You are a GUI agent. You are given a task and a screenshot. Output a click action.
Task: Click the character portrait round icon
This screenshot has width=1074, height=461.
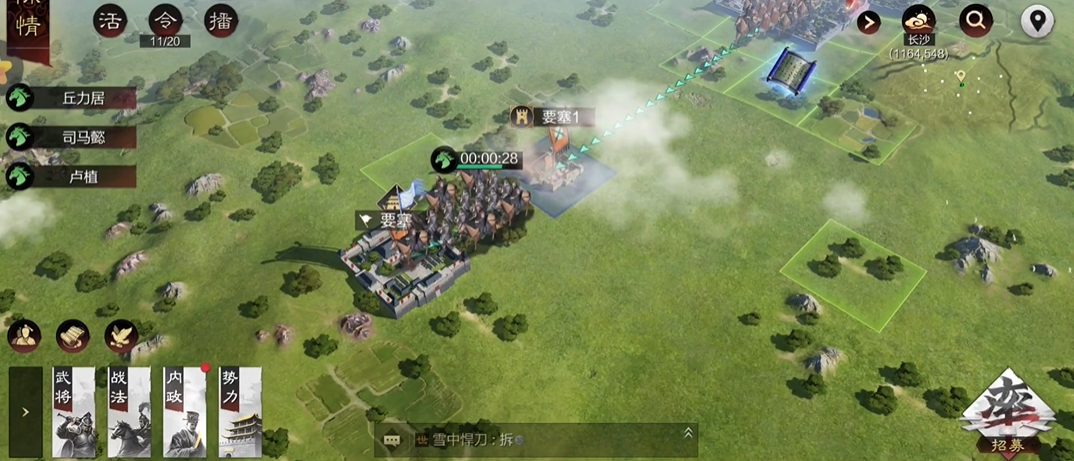coord(24,336)
